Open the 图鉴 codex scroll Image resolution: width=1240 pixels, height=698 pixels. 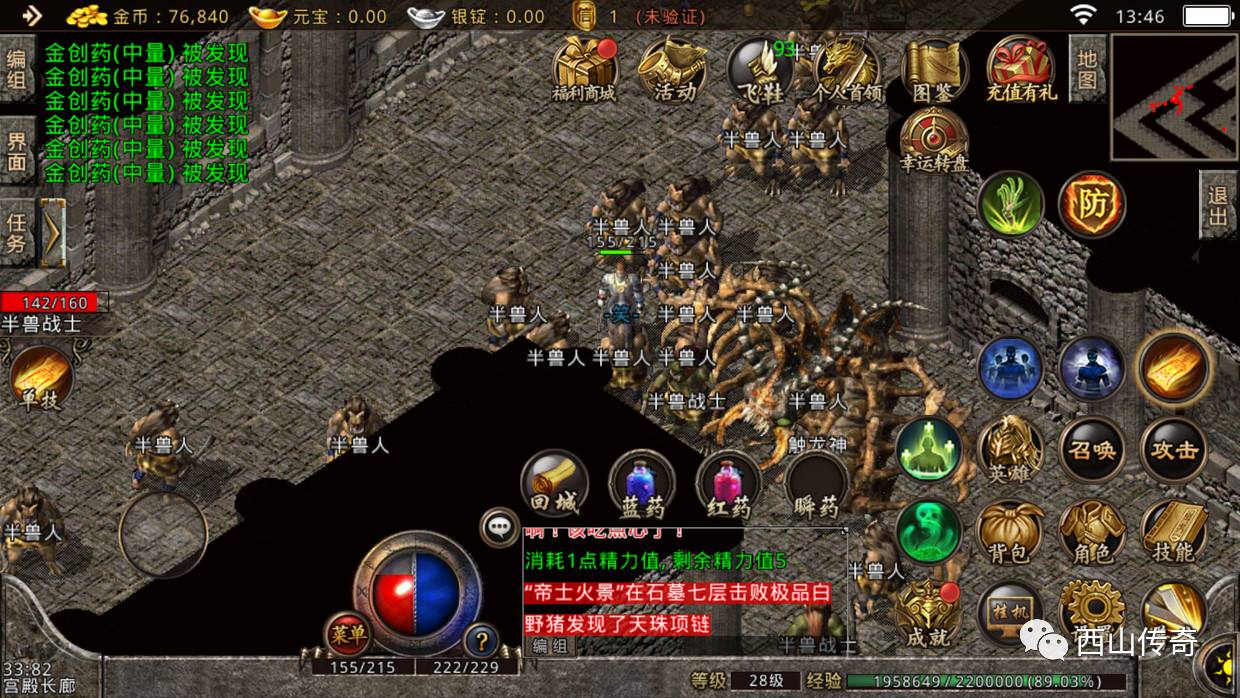pos(934,68)
